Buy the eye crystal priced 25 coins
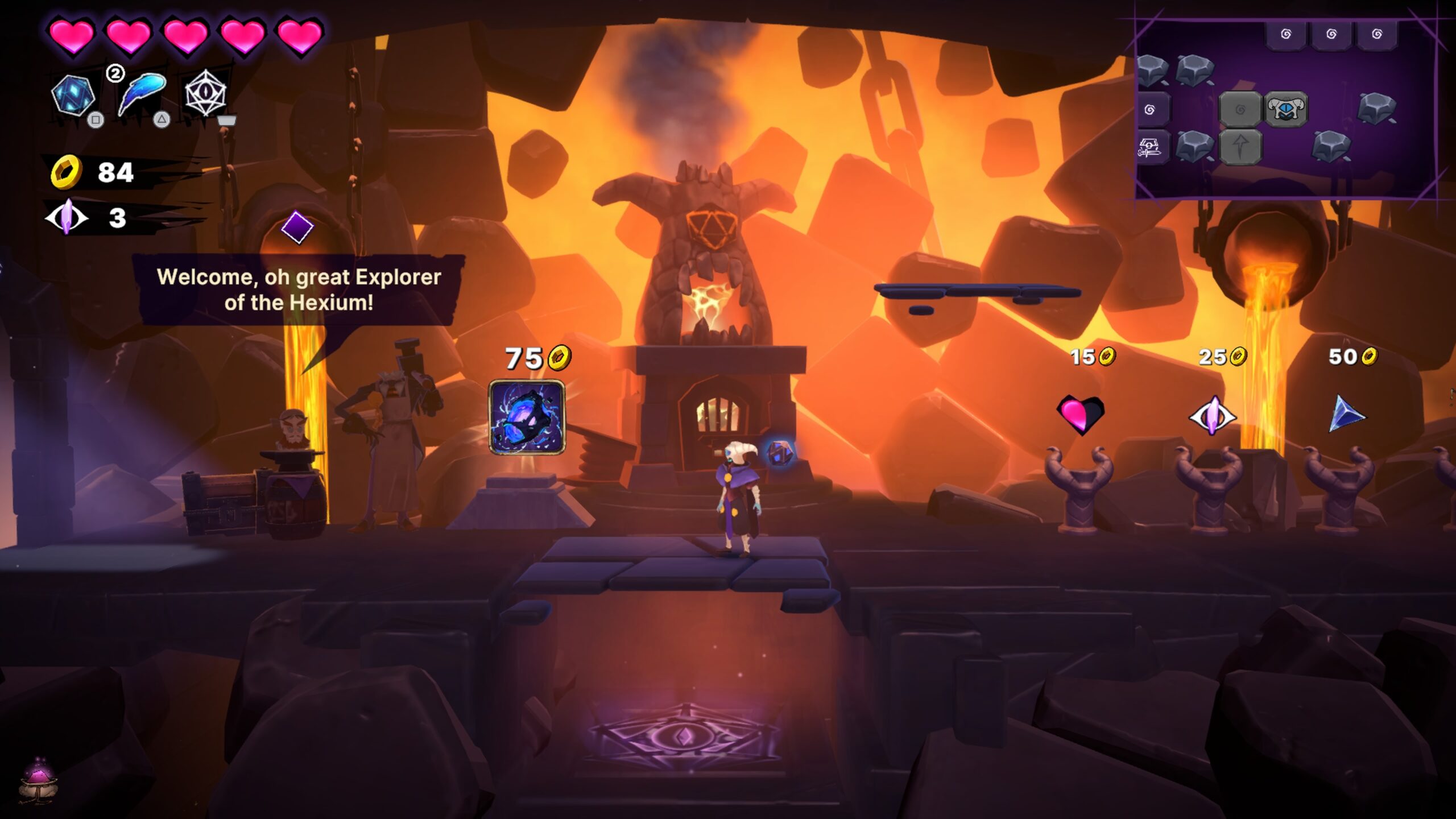 [1212, 416]
